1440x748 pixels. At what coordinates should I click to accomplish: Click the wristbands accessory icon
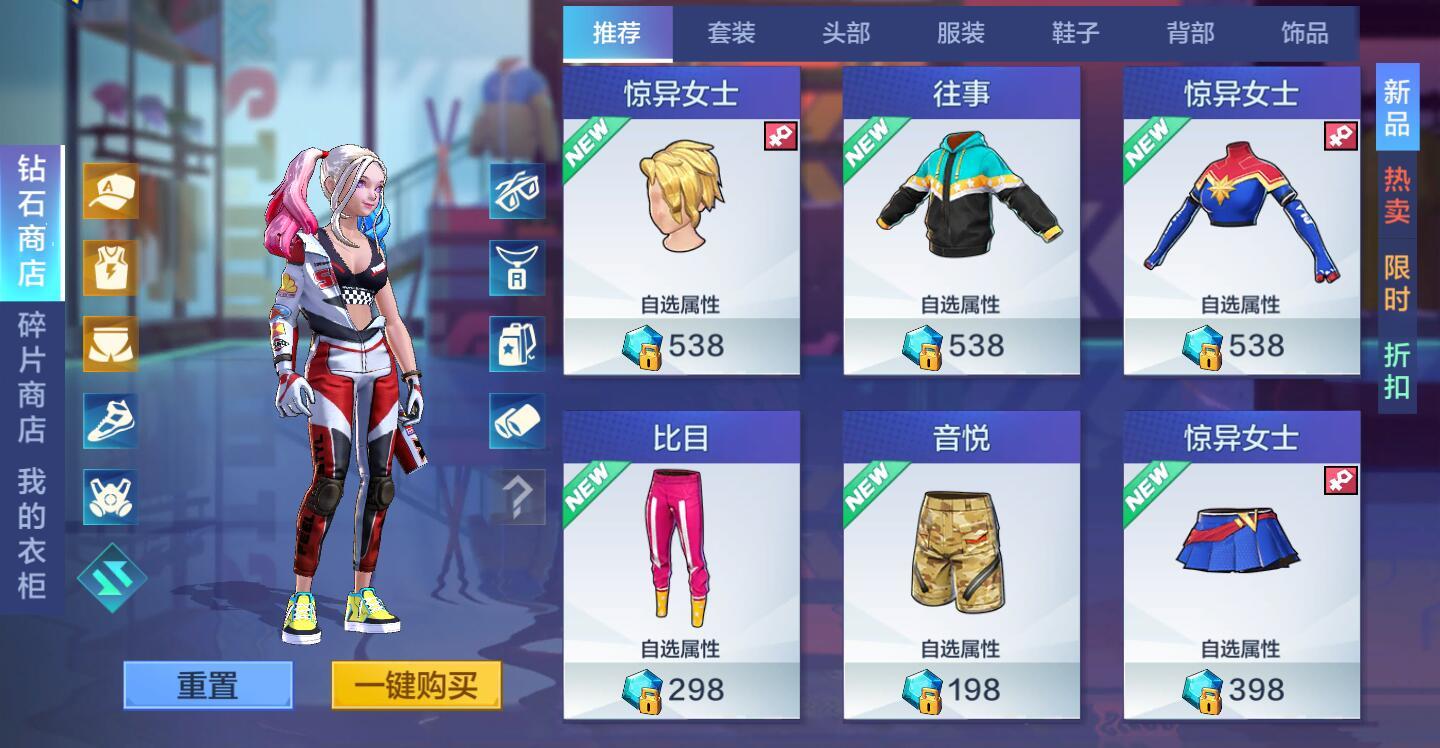coord(516,421)
